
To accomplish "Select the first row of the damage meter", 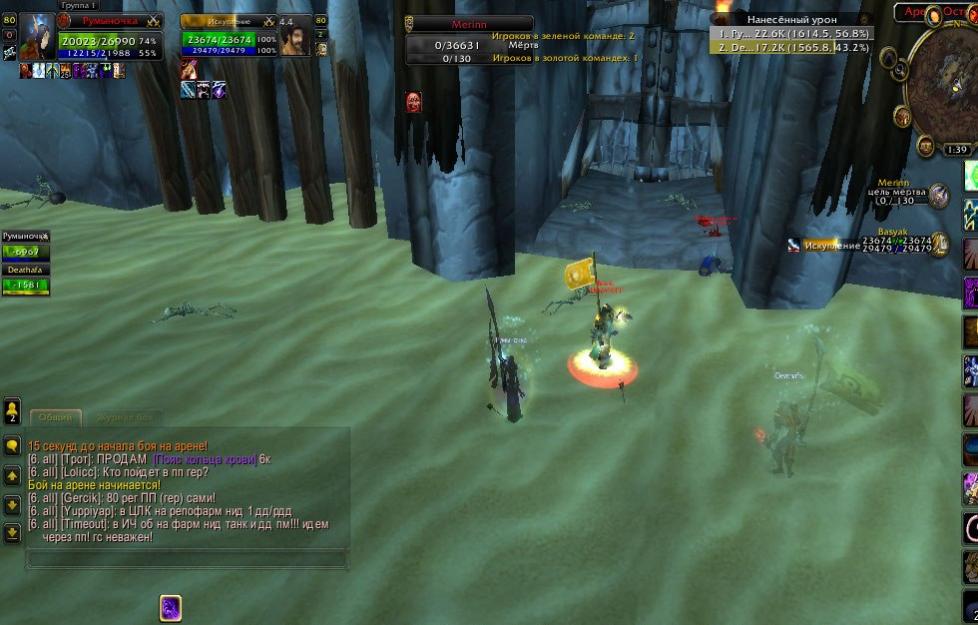I will click(791, 33).
